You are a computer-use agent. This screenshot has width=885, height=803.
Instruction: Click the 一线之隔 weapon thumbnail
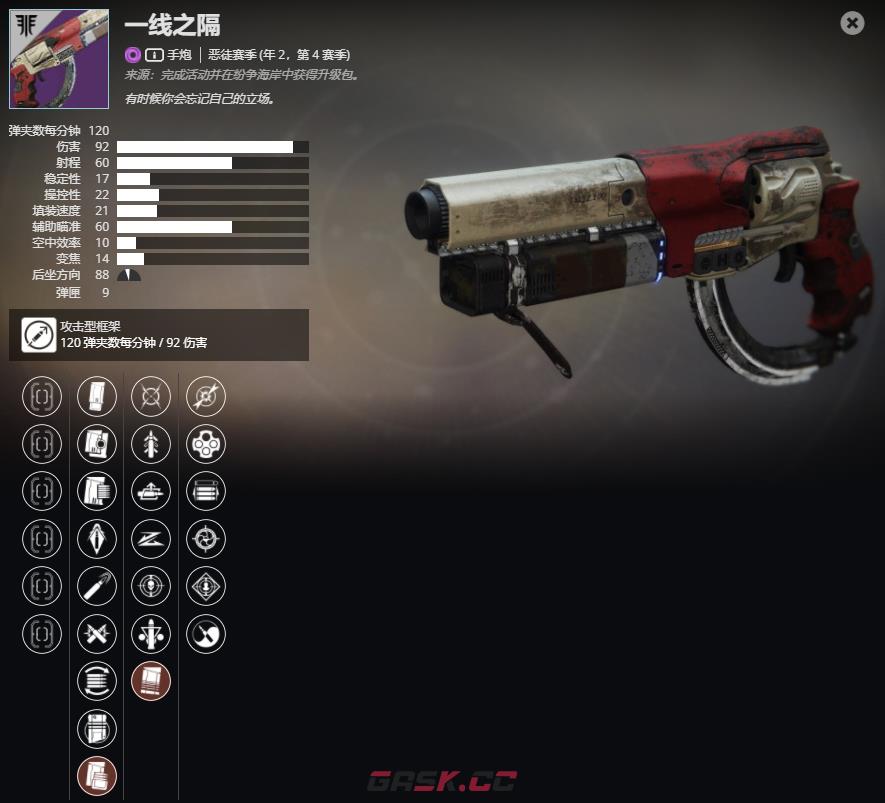pos(59,59)
